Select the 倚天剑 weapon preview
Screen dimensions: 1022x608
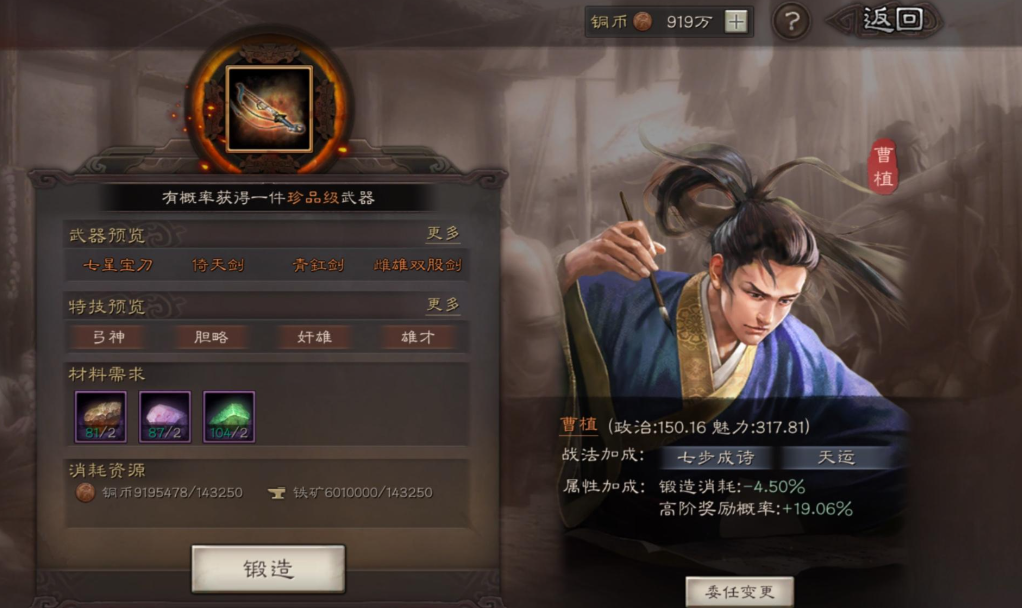218,266
